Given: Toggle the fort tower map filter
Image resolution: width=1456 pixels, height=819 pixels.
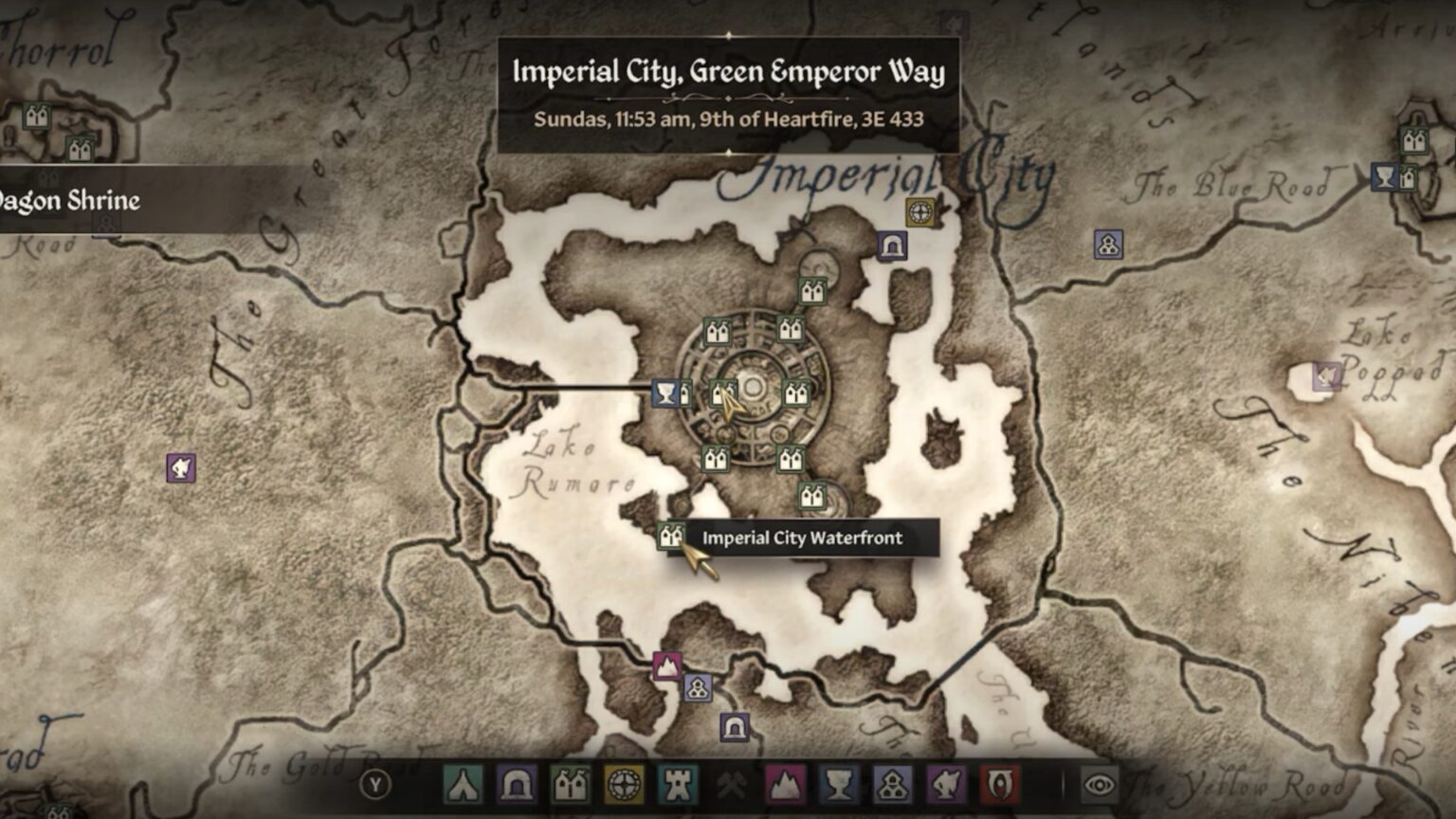Looking at the screenshot, I should coord(678,784).
